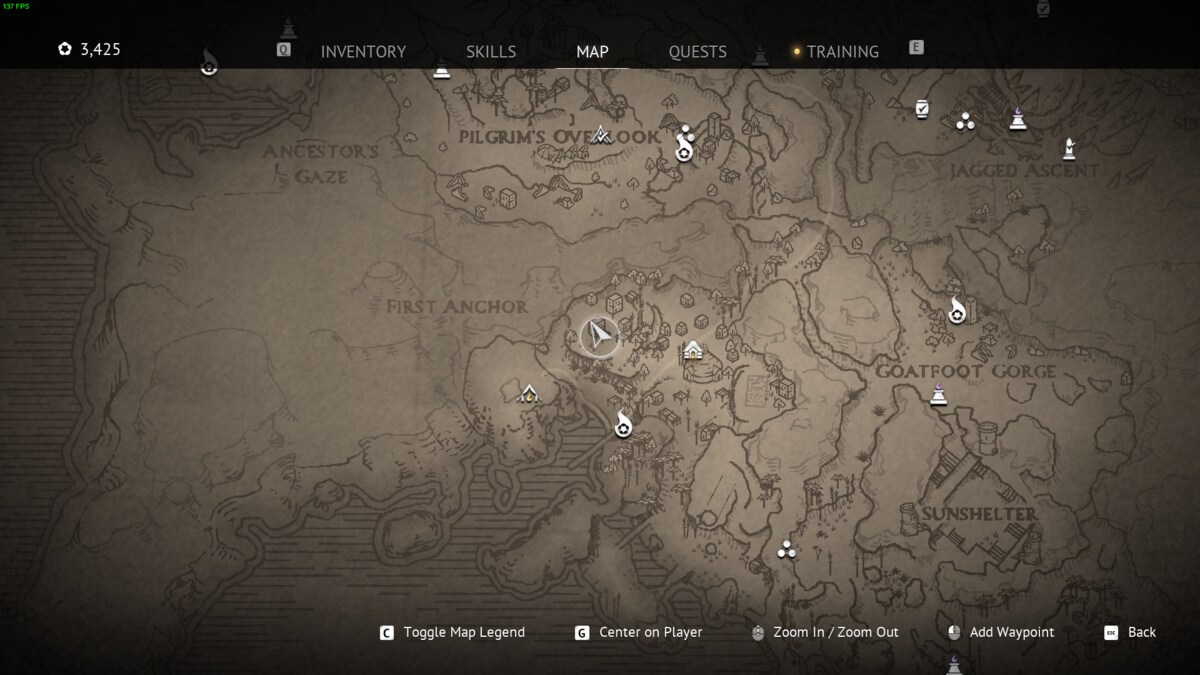This screenshot has width=1200, height=675.
Task: Switch to the Skills tab
Action: 491,52
